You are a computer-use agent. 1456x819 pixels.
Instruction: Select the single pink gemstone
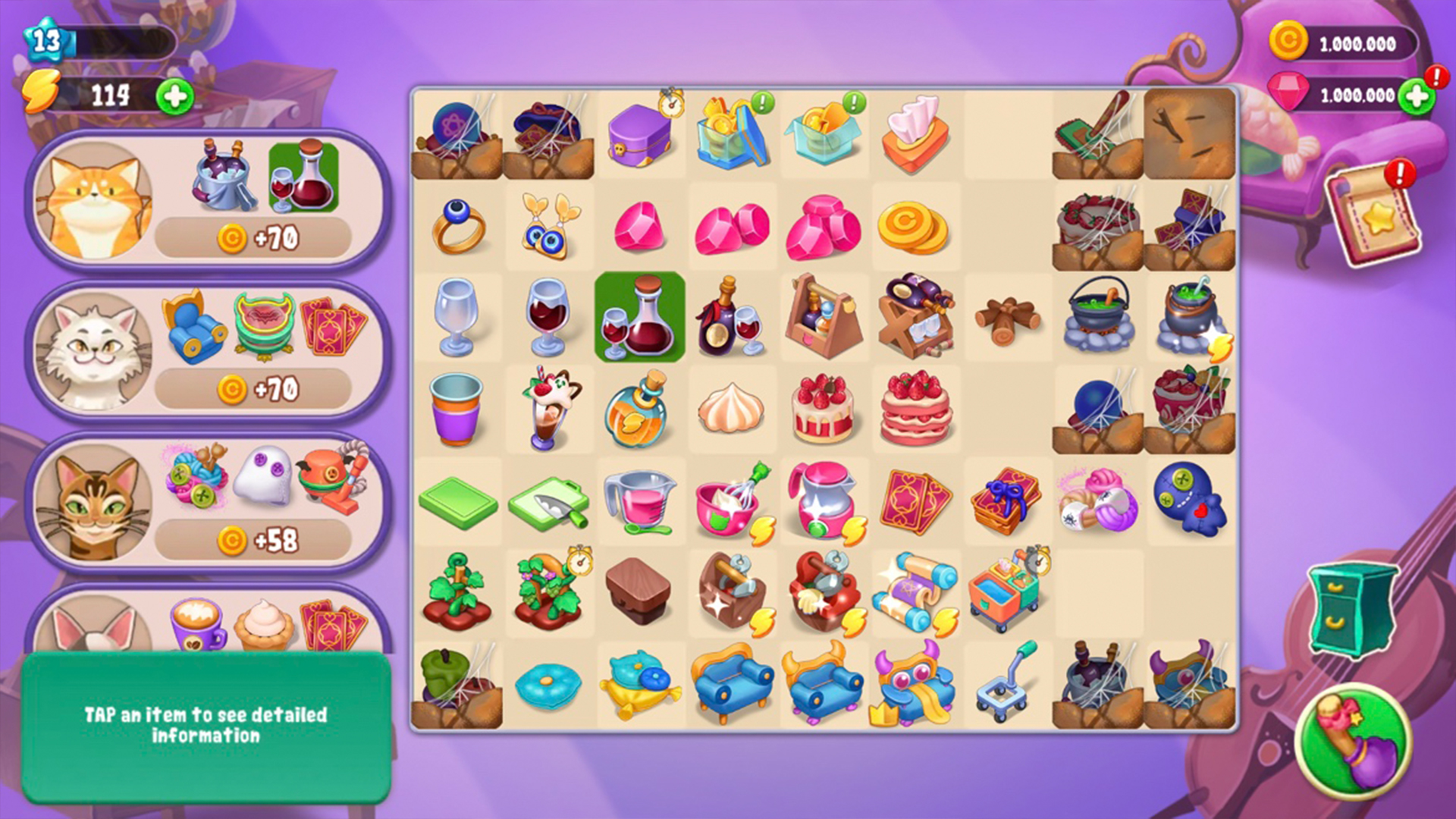tap(641, 225)
